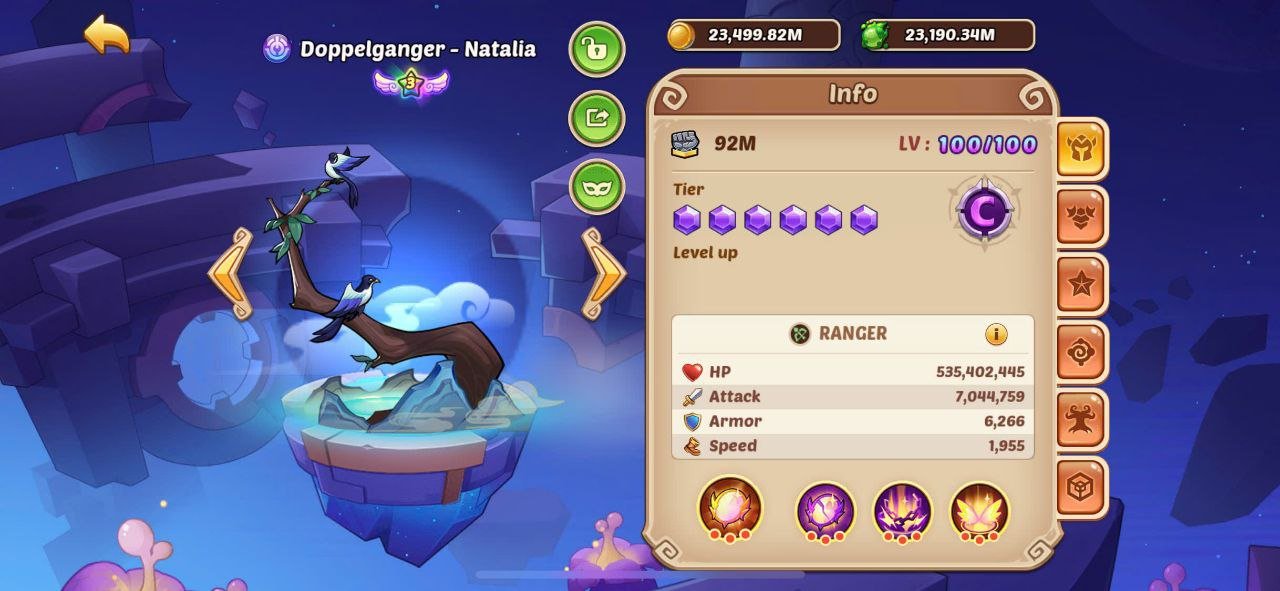Click the green gem currency counter
1280x591 pixels.
(948, 35)
